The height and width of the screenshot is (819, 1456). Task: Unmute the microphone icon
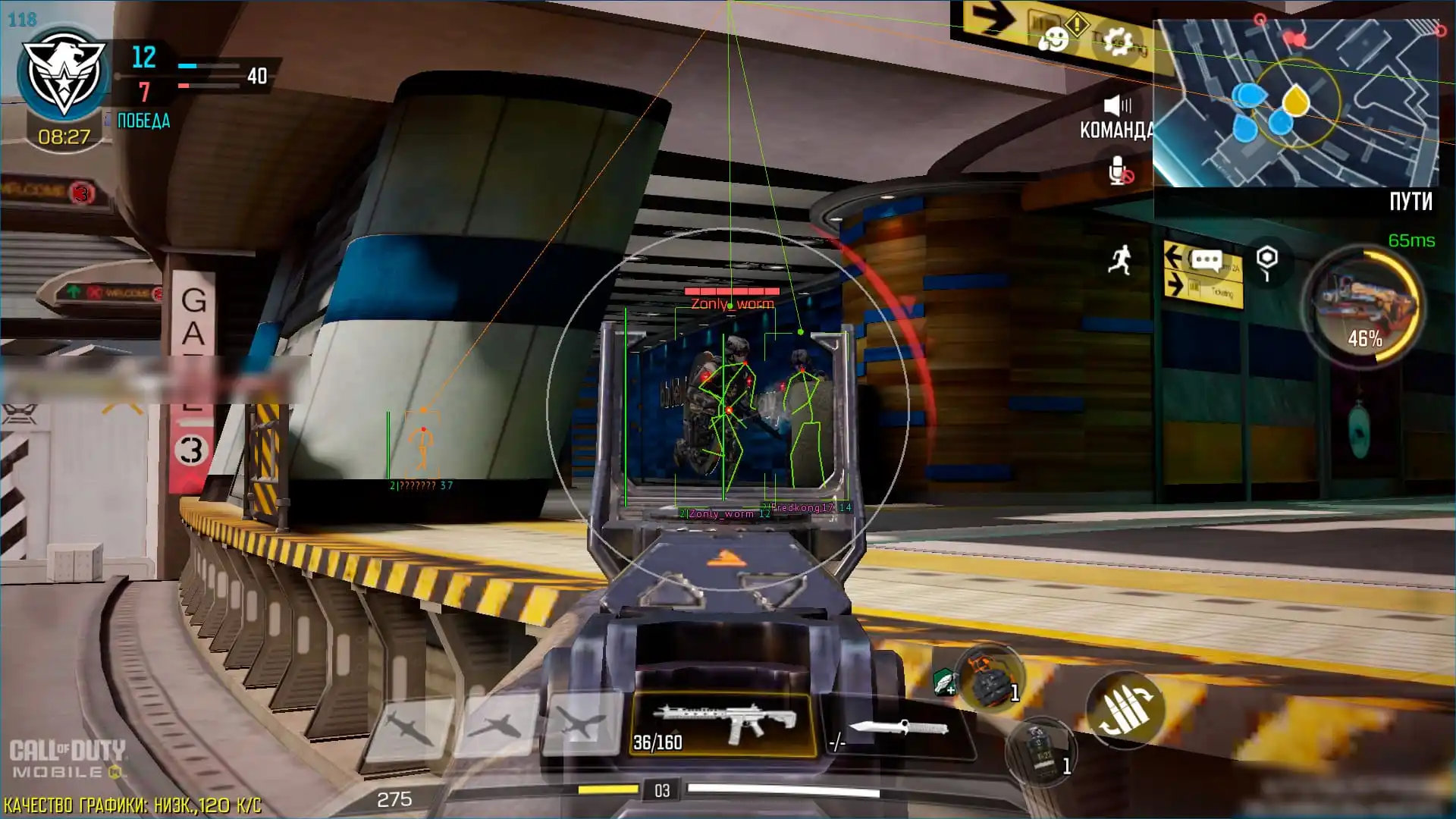1119,171
